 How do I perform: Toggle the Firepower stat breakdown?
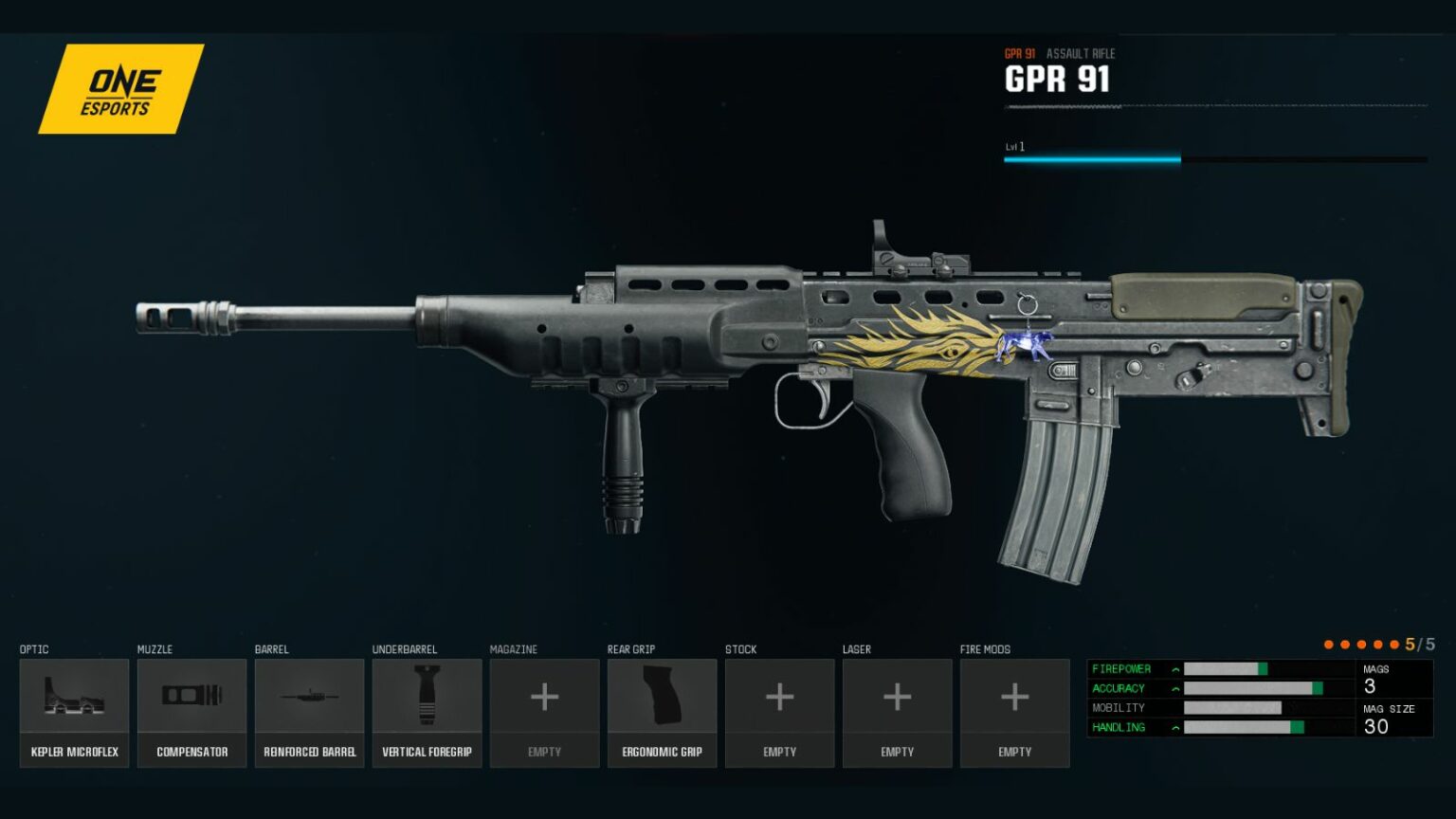tap(1123, 669)
